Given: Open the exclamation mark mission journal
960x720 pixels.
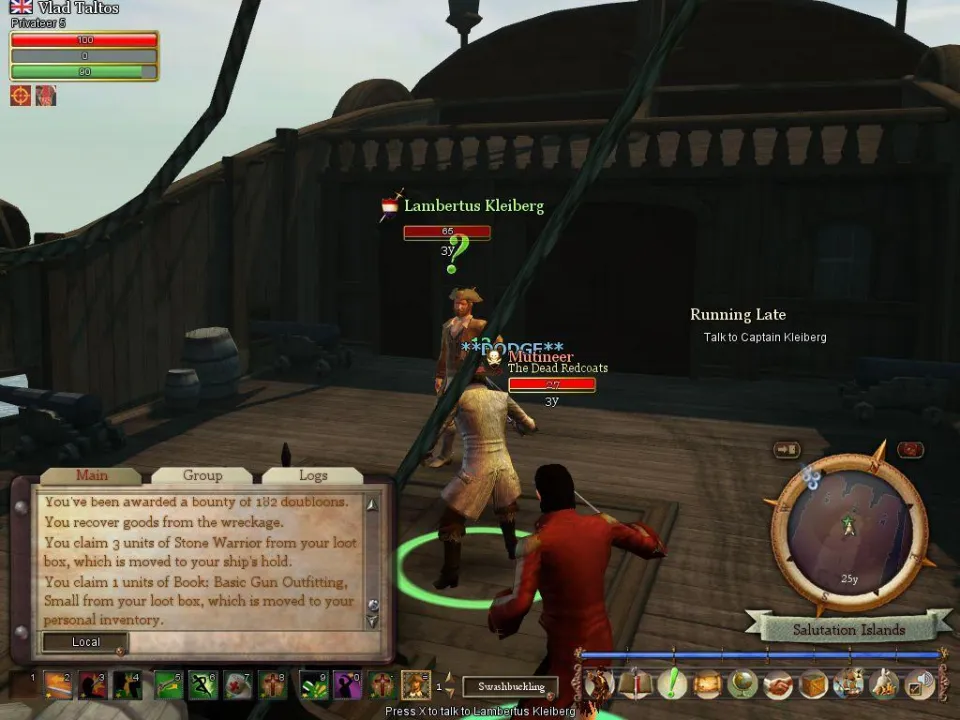Looking at the screenshot, I should click(x=672, y=684).
